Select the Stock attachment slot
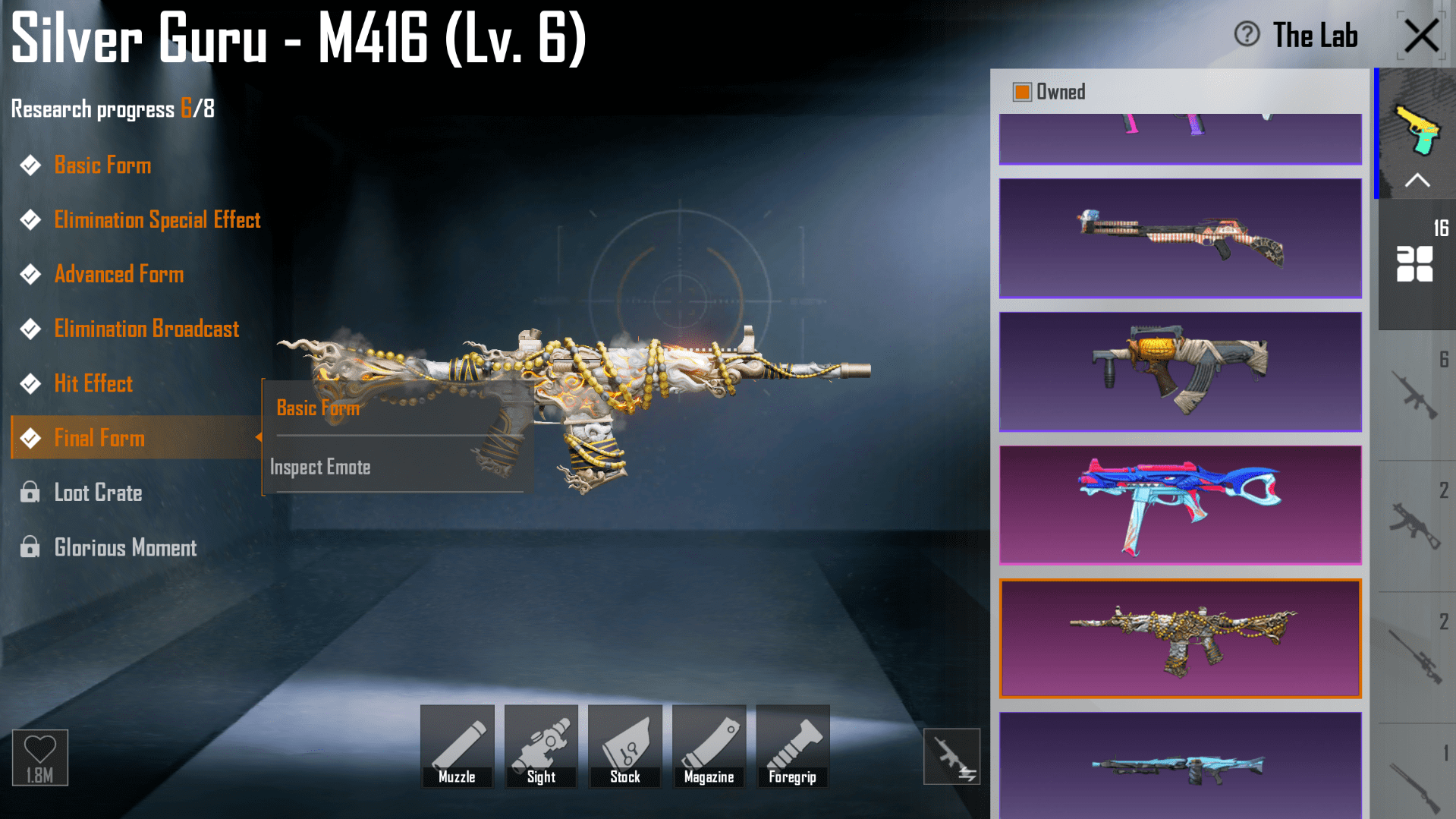The image size is (1456, 819). [624, 746]
